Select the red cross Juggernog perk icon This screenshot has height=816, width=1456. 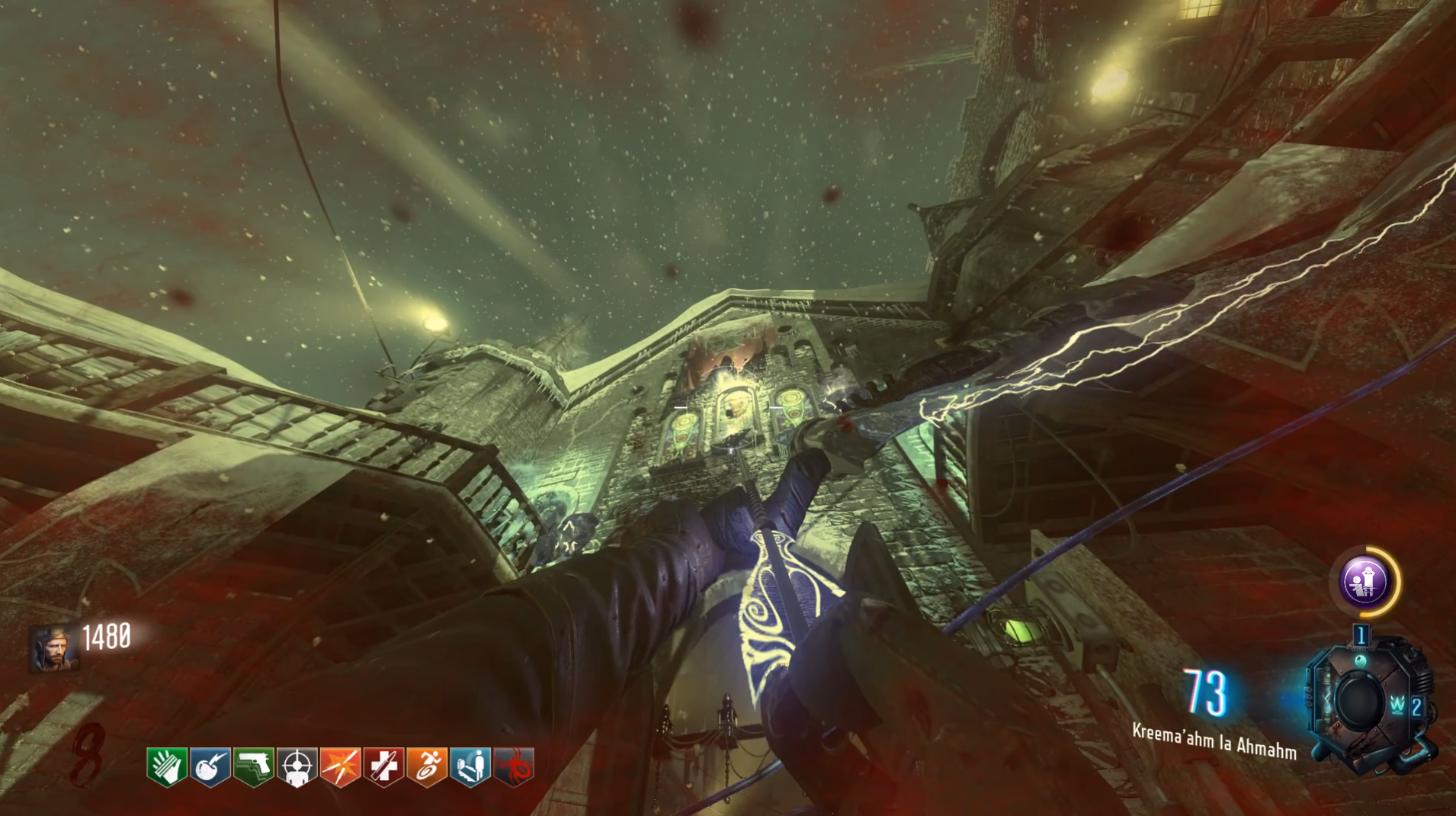[383, 766]
